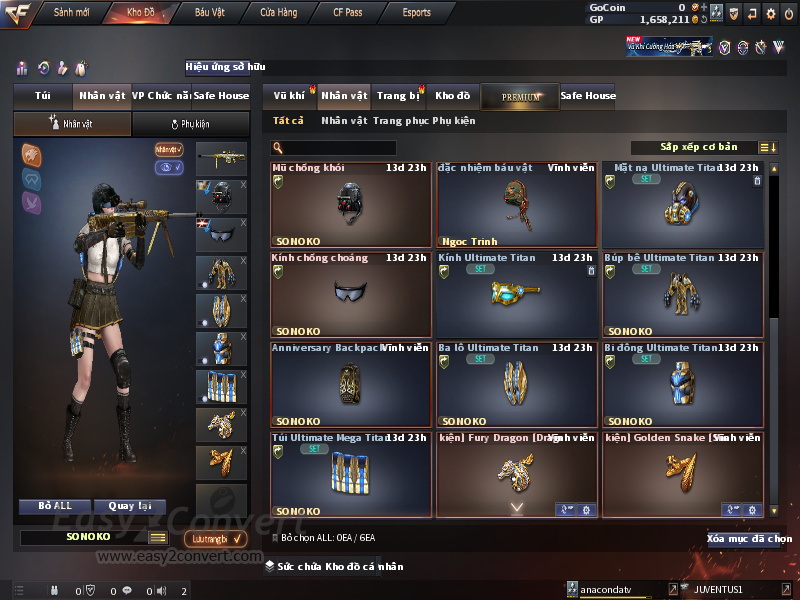This screenshot has width=800, height=600.
Task: Filter items by Trang phục
Action: [400, 121]
